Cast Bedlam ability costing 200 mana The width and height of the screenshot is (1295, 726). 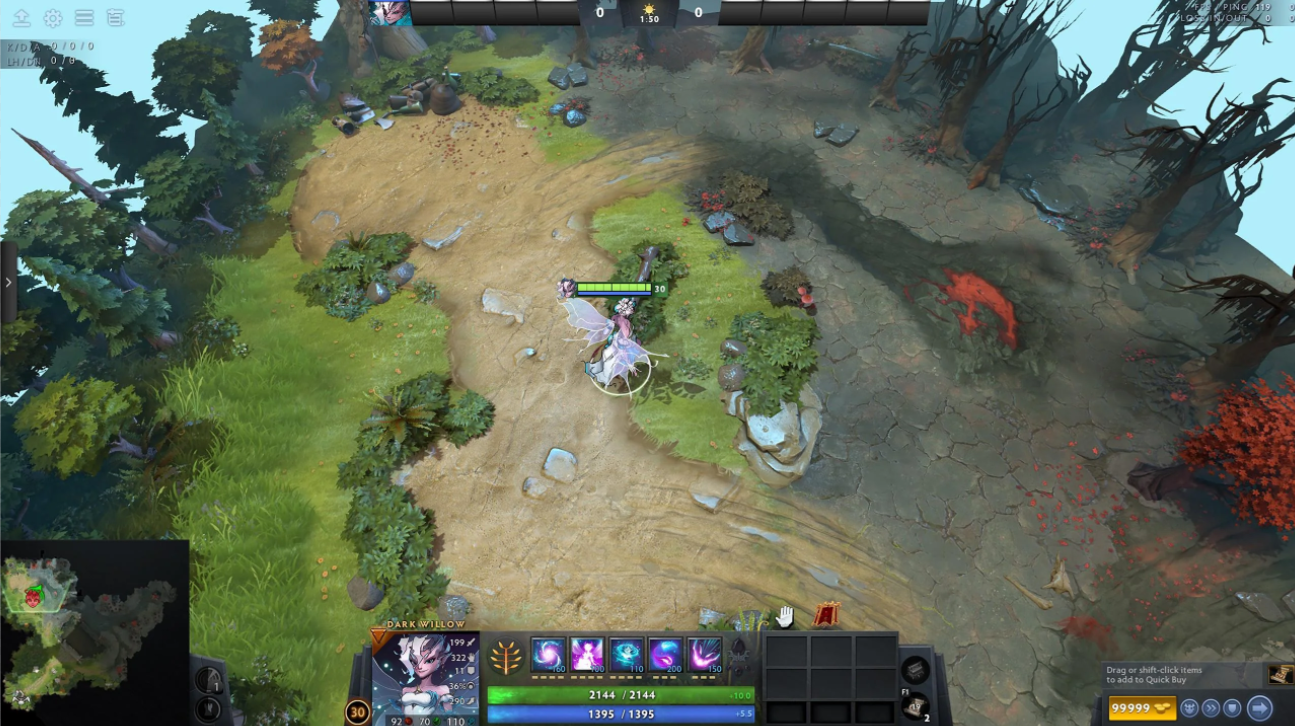click(x=665, y=654)
